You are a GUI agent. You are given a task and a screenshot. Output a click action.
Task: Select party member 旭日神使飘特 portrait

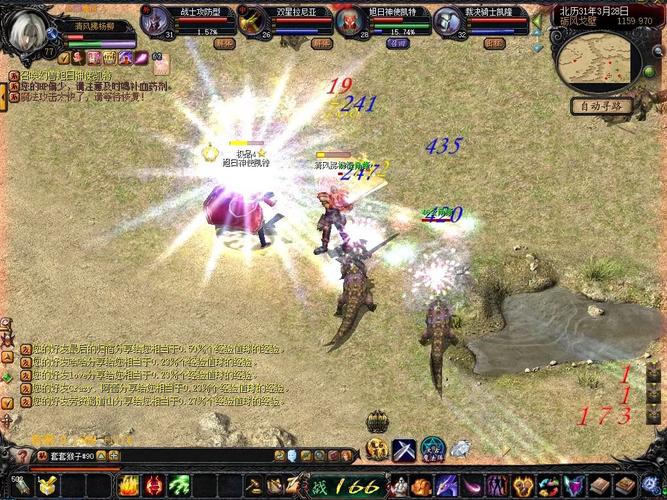tap(350, 22)
